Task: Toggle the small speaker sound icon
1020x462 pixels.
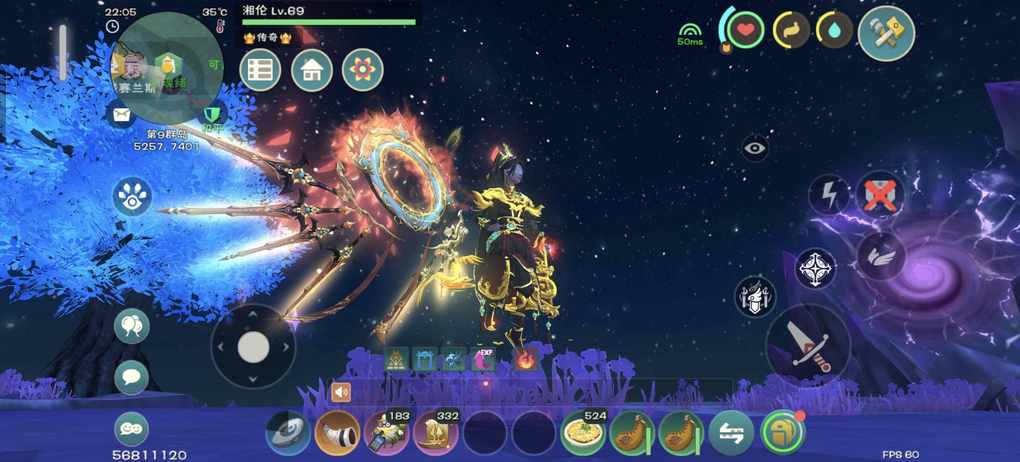Action: [342, 393]
